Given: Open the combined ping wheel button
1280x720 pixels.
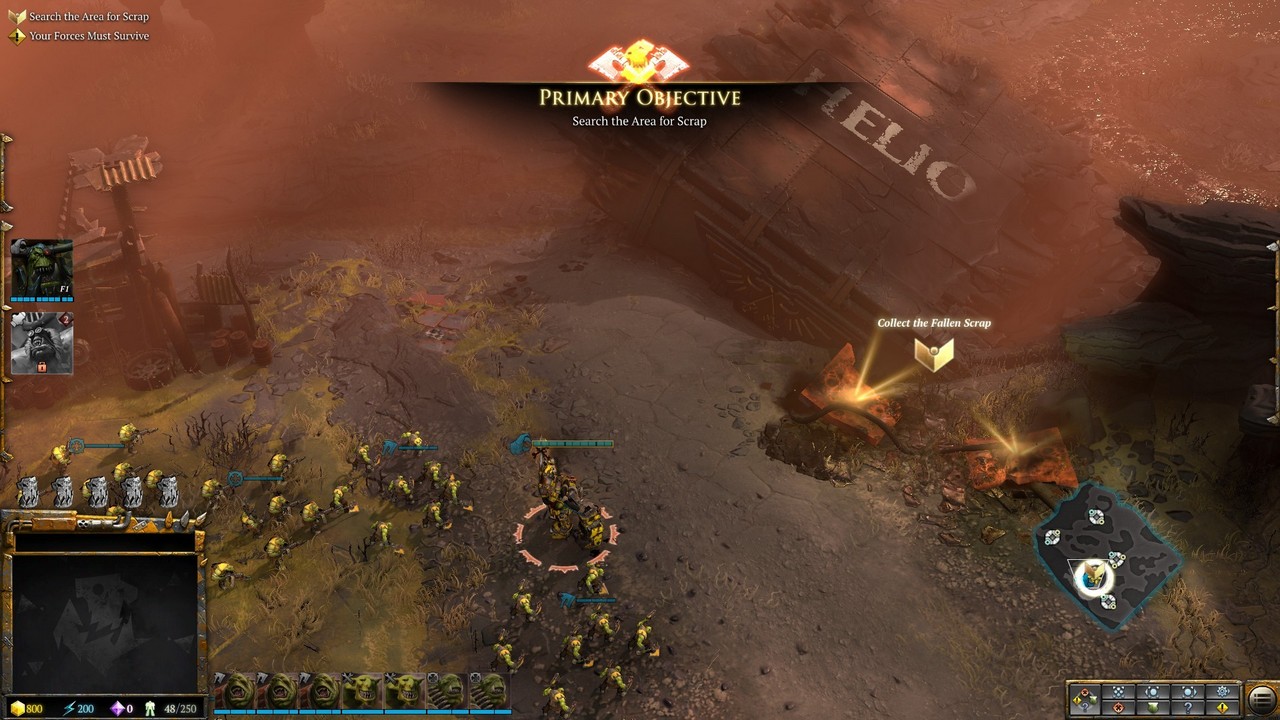Looking at the screenshot, I should pos(1085,699).
